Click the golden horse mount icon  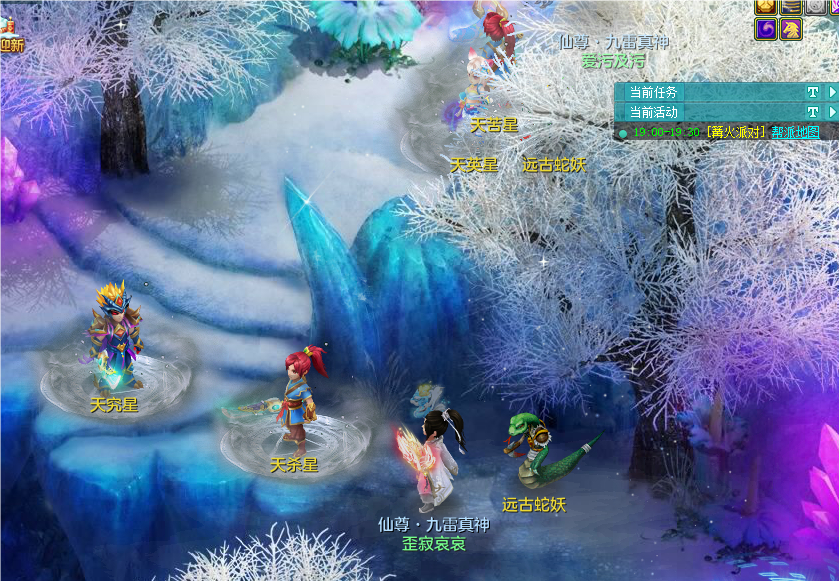[791, 29]
